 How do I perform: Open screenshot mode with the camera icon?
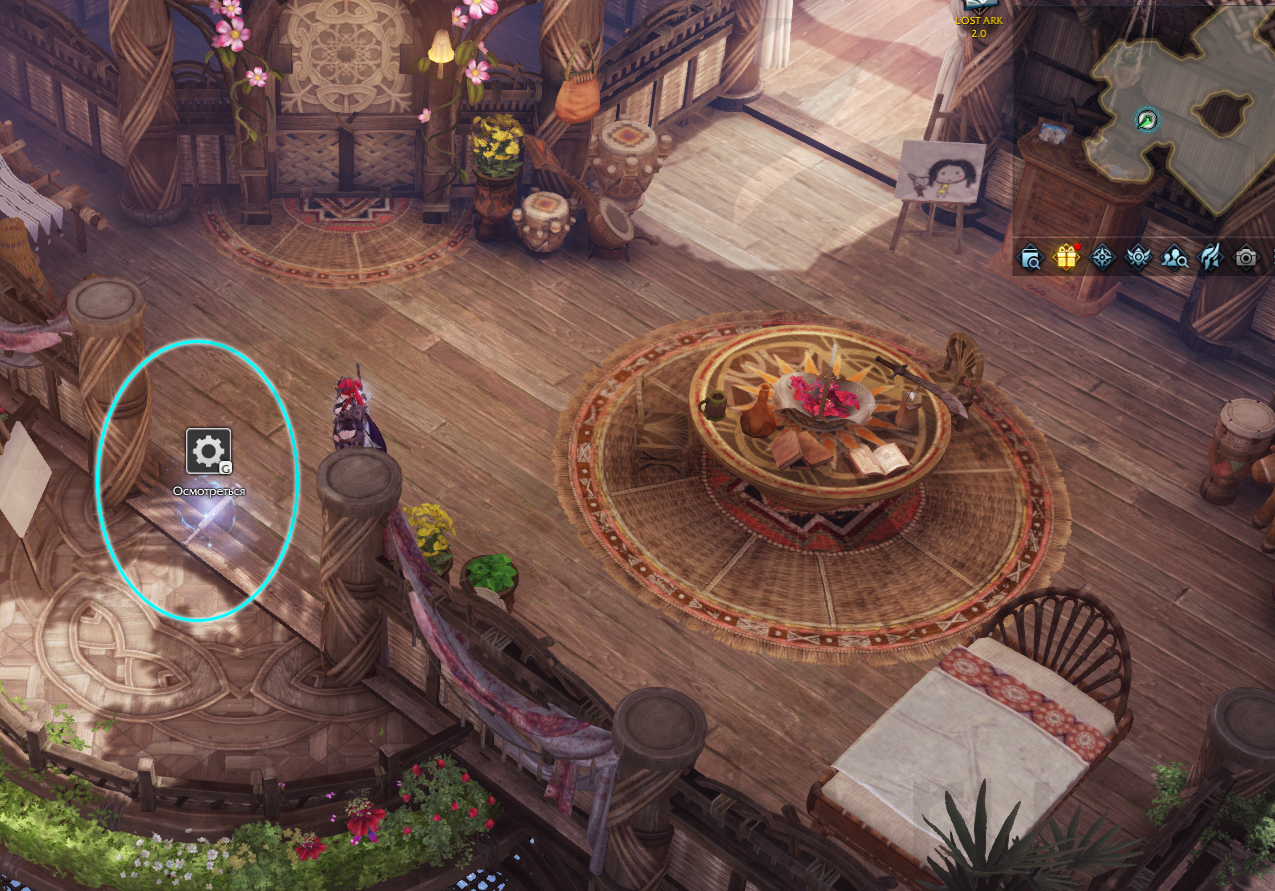[1245, 258]
